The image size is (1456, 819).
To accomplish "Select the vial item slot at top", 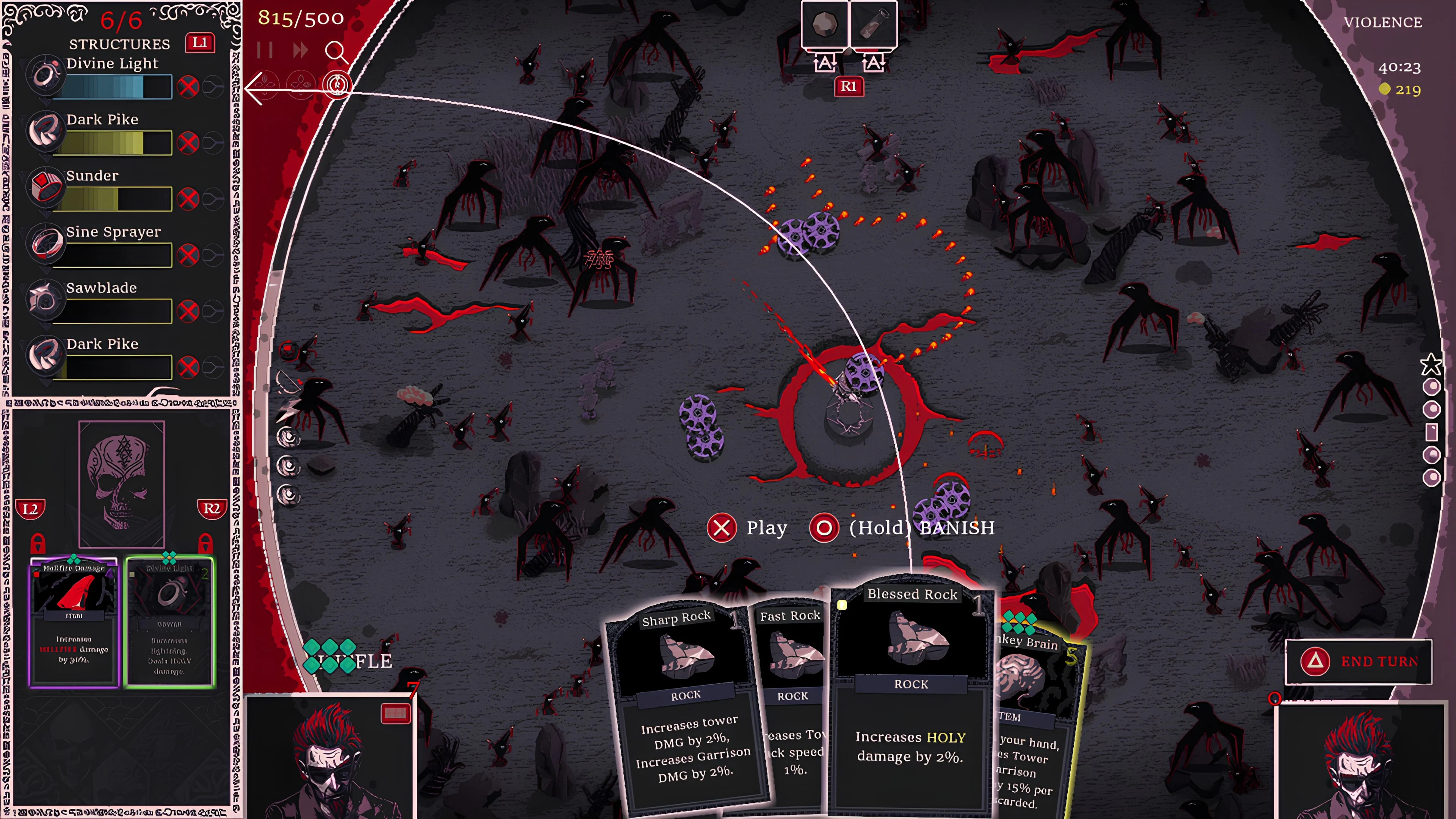I will [873, 25].
